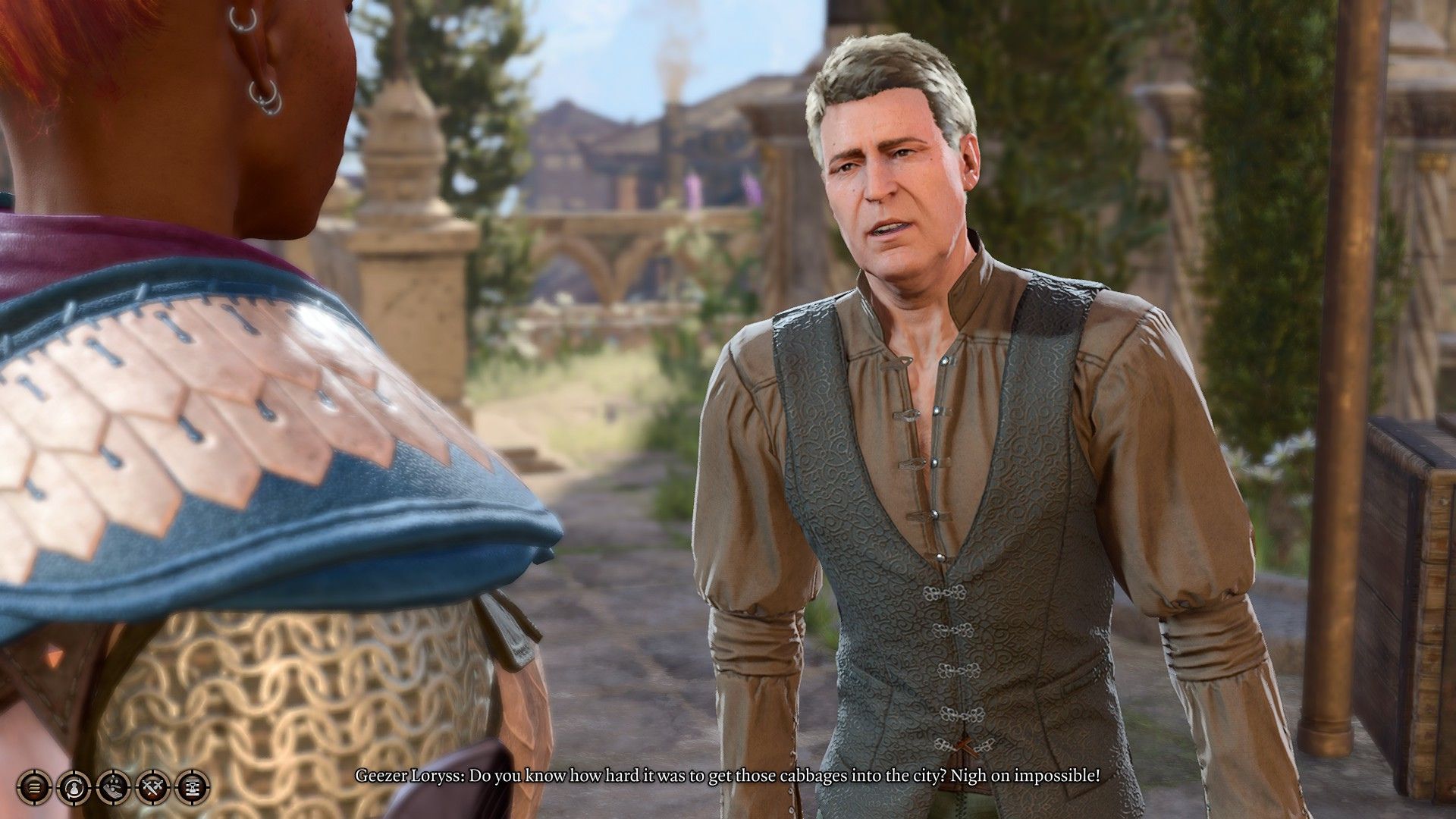This screenshot has height=819, width=1456.
Task: Select the crossed swords attack icon
Action: [152, 788]
